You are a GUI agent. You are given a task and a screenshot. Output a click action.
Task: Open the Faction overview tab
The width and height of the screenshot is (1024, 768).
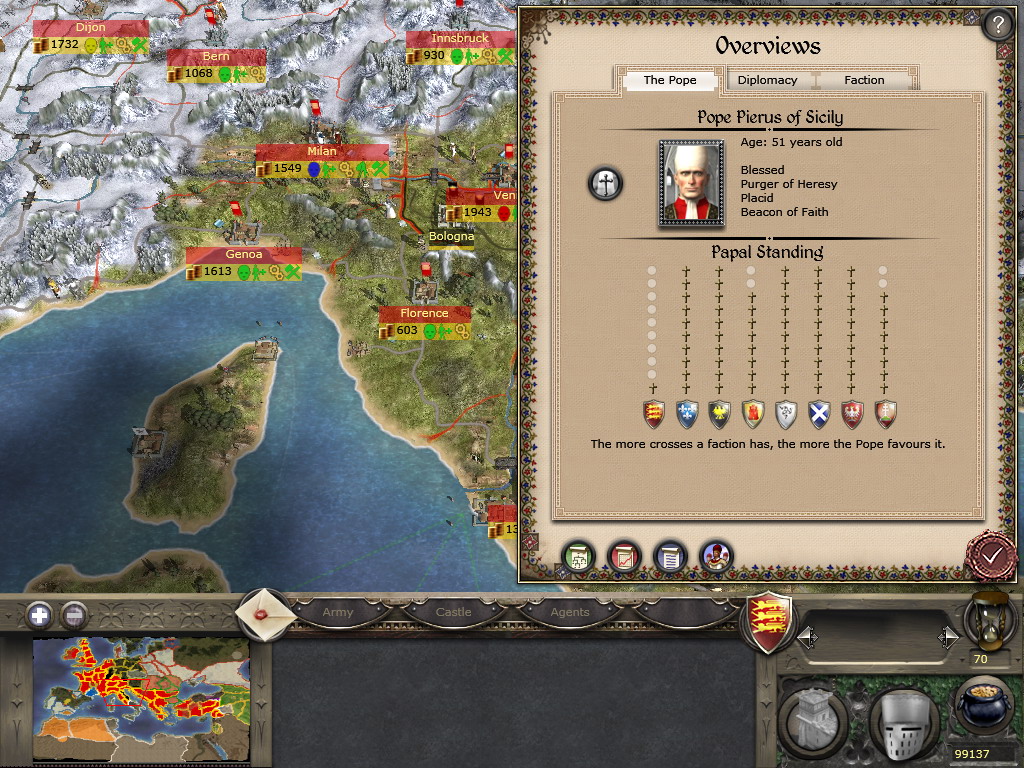864,80
